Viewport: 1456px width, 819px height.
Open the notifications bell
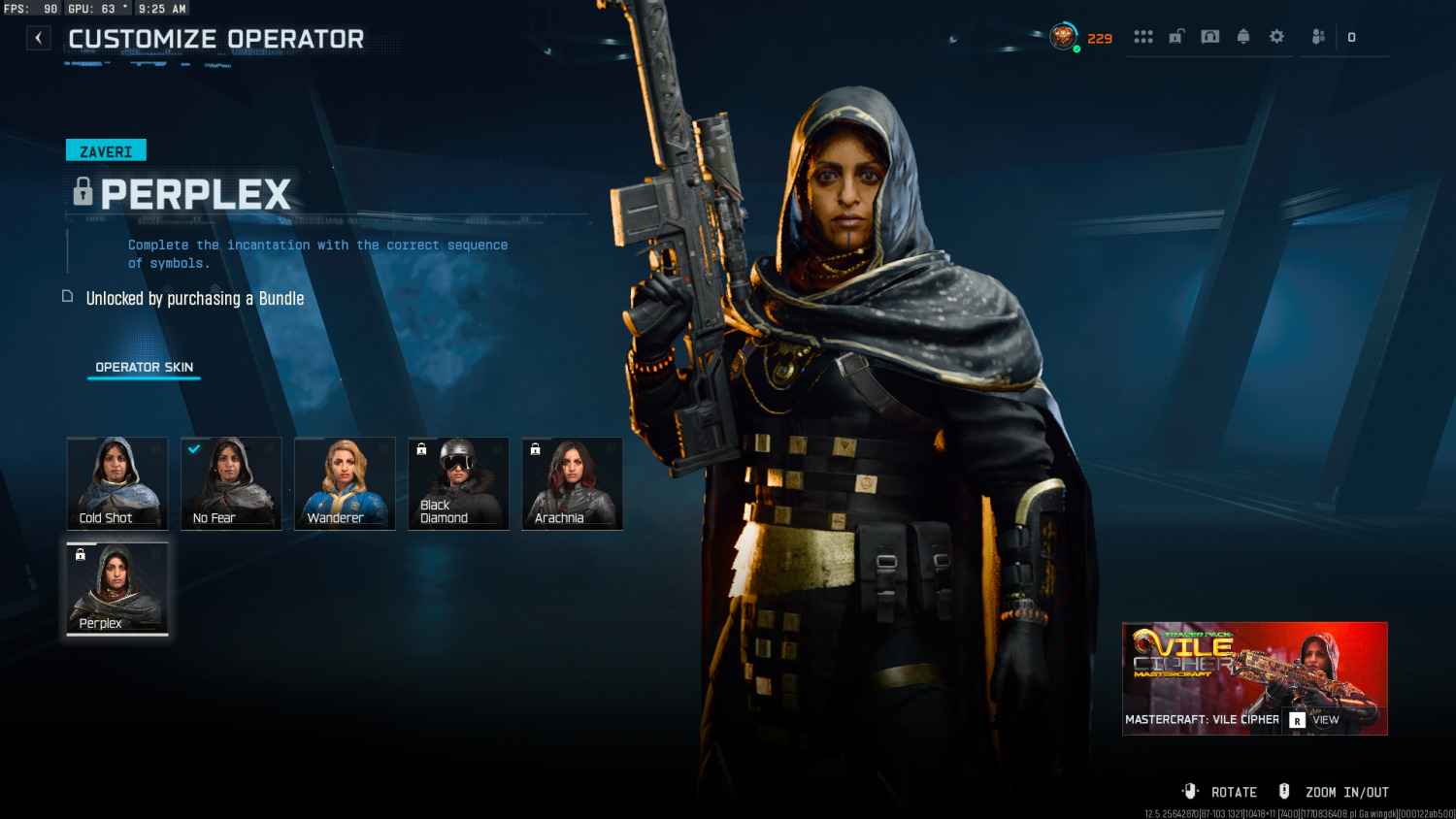1243,37
